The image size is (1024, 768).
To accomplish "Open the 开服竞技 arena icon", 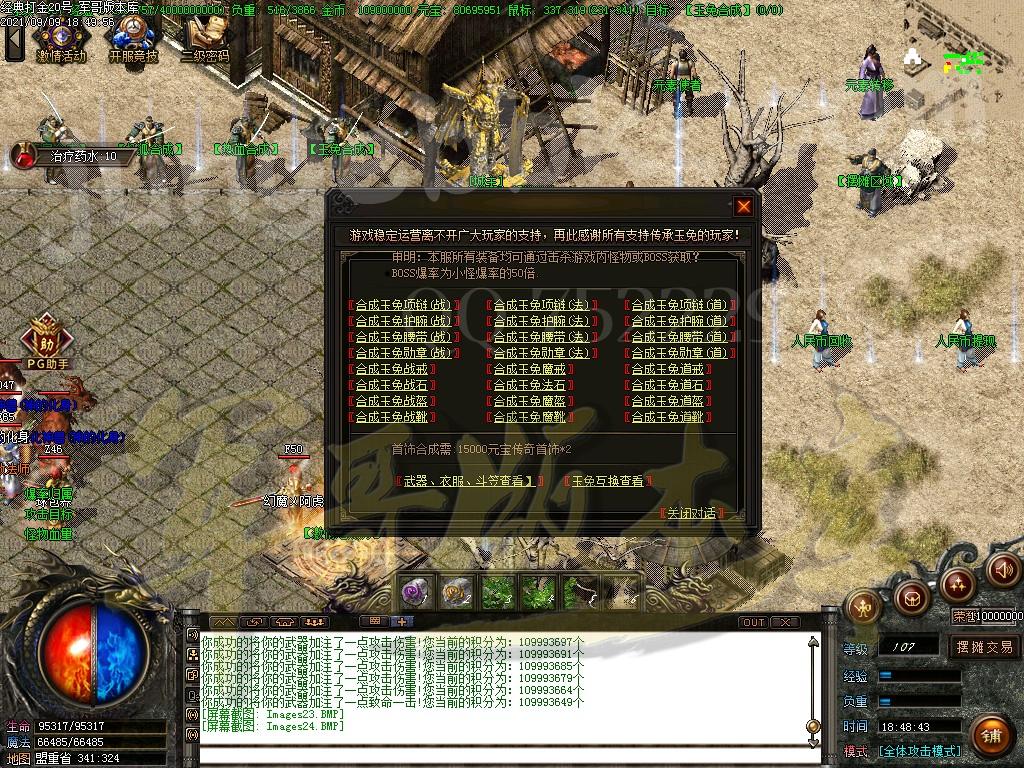I will pyautogui.click(x=133, y=38).
